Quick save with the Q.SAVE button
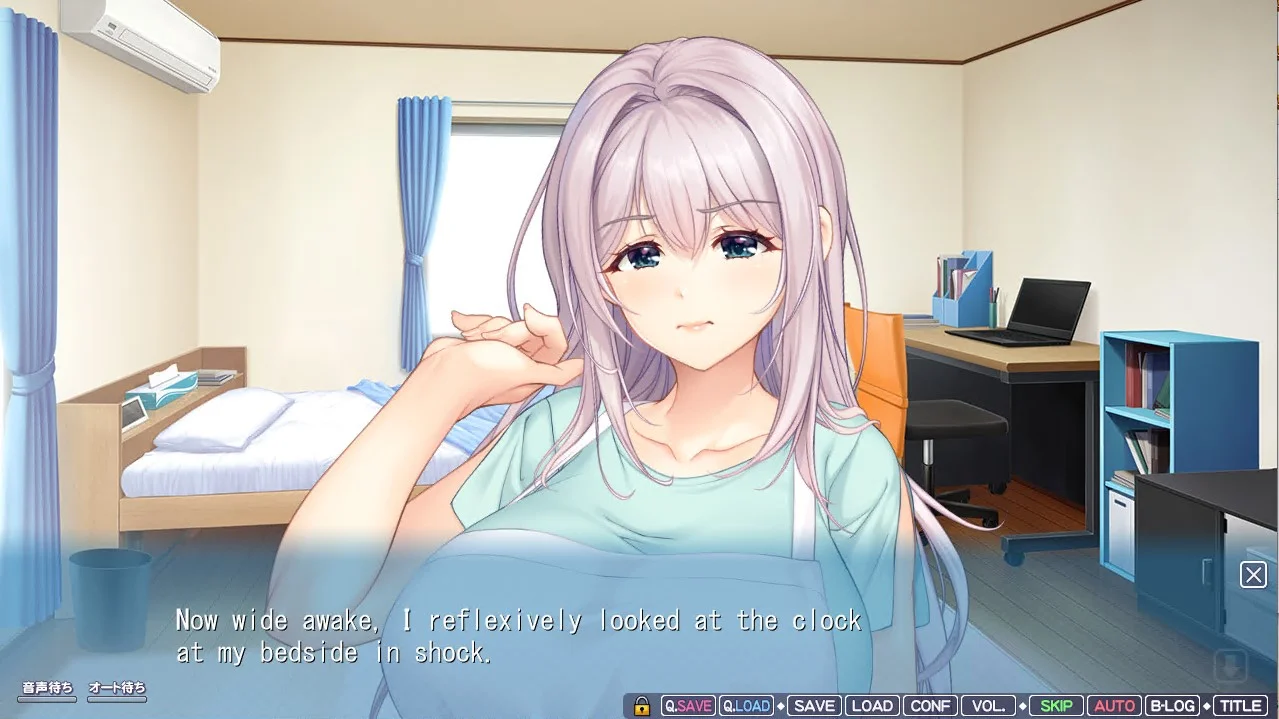The width and height of the screenshot is (1279, 719). (x=687, y=706)
